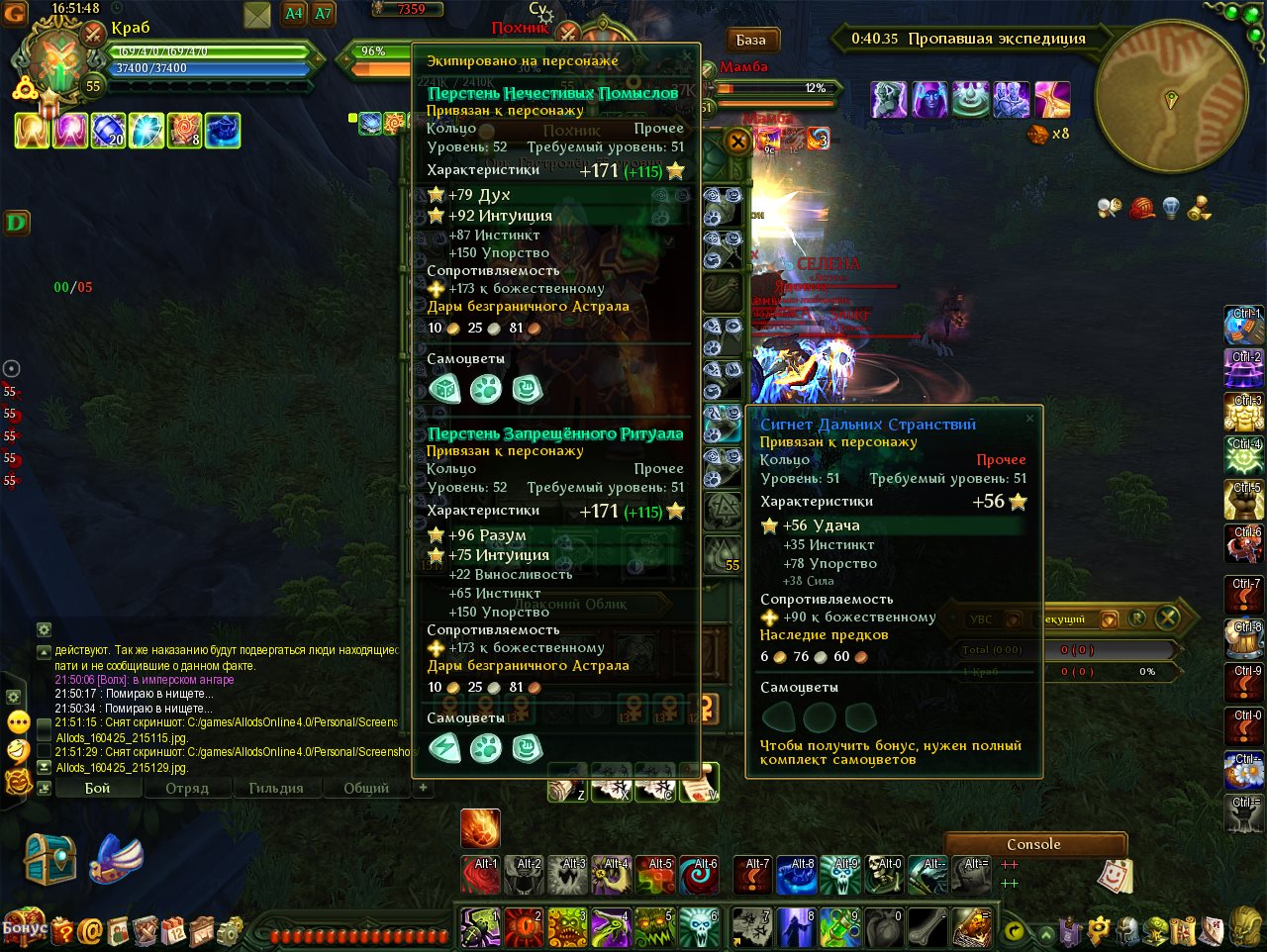Click the circular minimap

click(1171, 96)
